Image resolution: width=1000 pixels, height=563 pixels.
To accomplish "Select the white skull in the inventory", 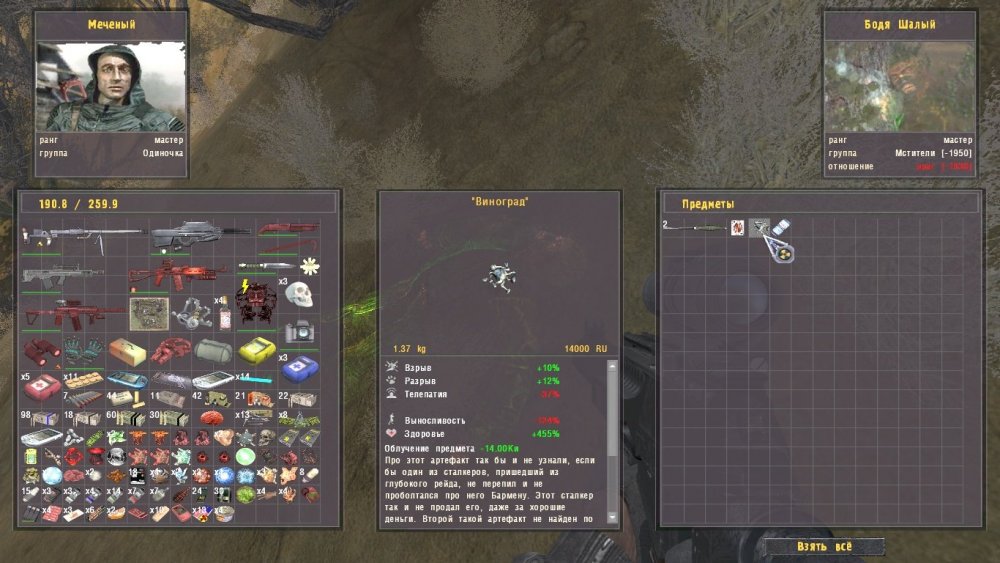I will click(300, 294).
